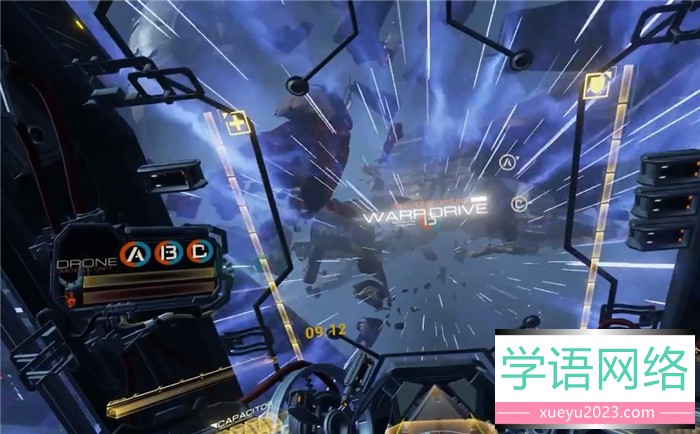Screen dimensions: 700x434
Task: Target the circled C objective marker
Action: [x=519, y=204]
